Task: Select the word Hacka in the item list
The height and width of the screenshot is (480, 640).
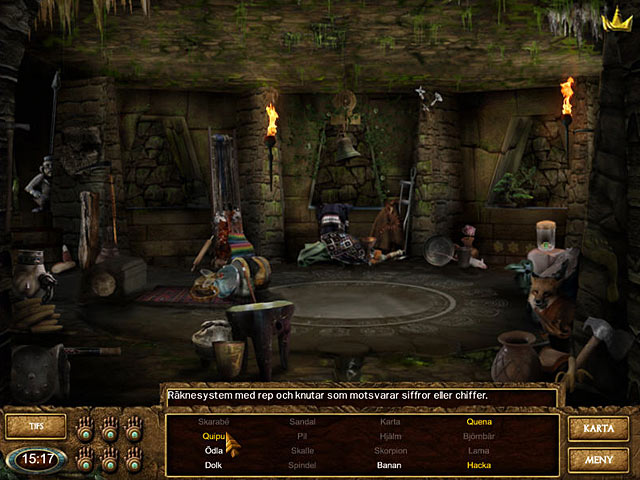Action: click(478, 465)
